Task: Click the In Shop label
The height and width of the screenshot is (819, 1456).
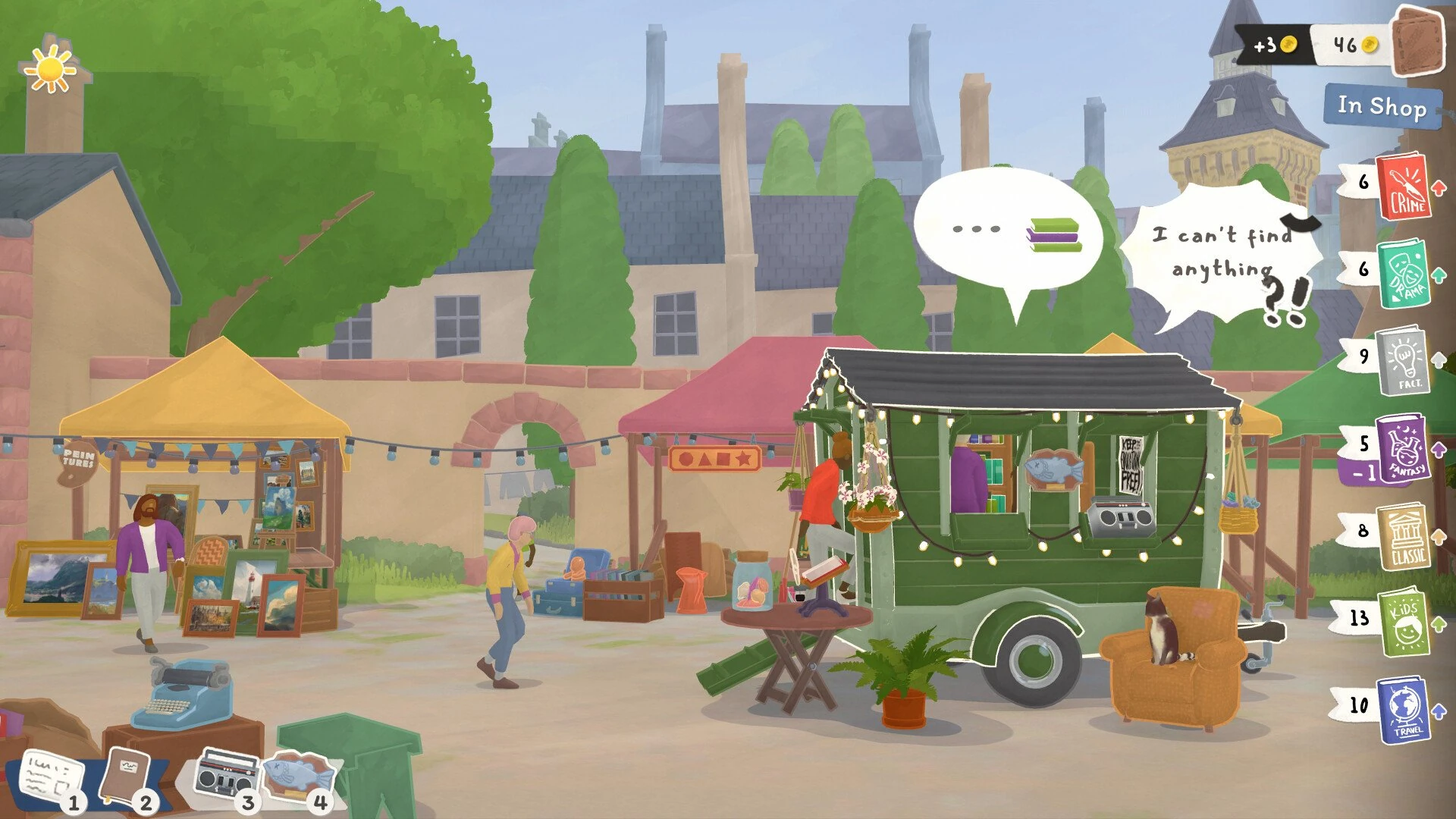Action: [1381, 106]
